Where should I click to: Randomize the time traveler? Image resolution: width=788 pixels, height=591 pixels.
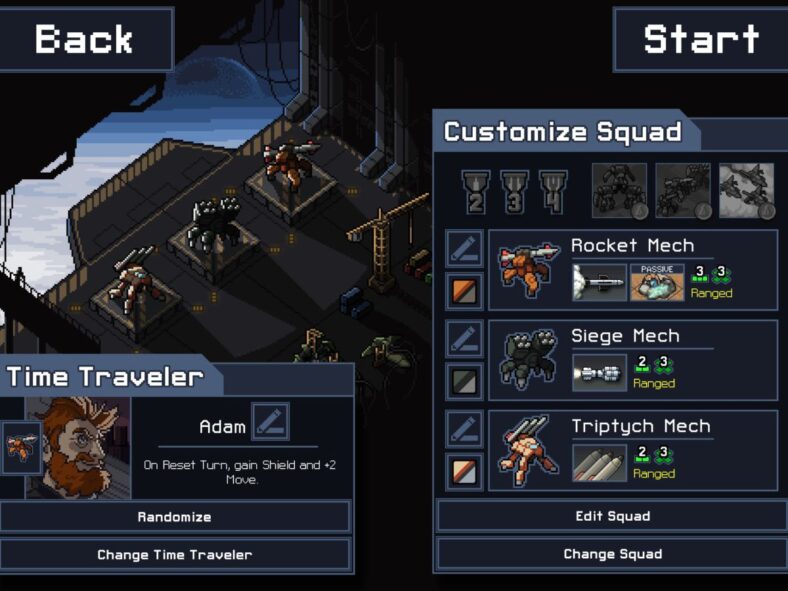(x=175, y=517)
